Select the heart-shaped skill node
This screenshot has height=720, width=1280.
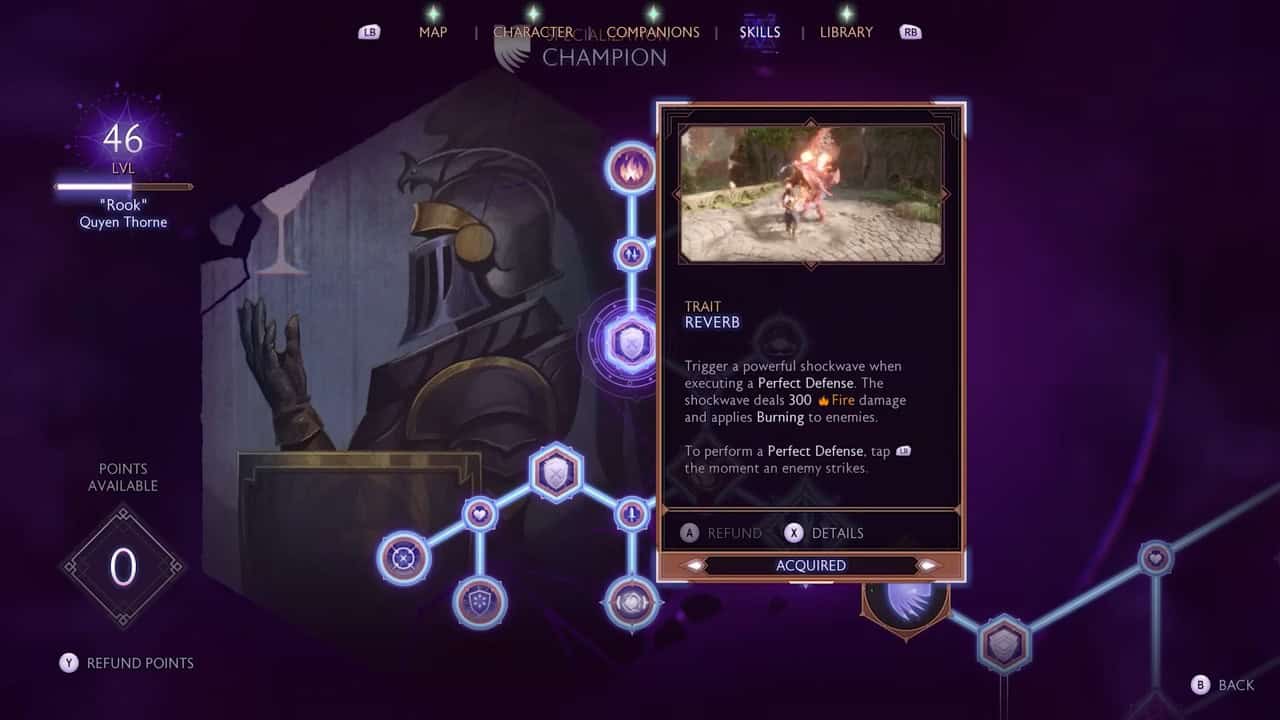[480, 513]
